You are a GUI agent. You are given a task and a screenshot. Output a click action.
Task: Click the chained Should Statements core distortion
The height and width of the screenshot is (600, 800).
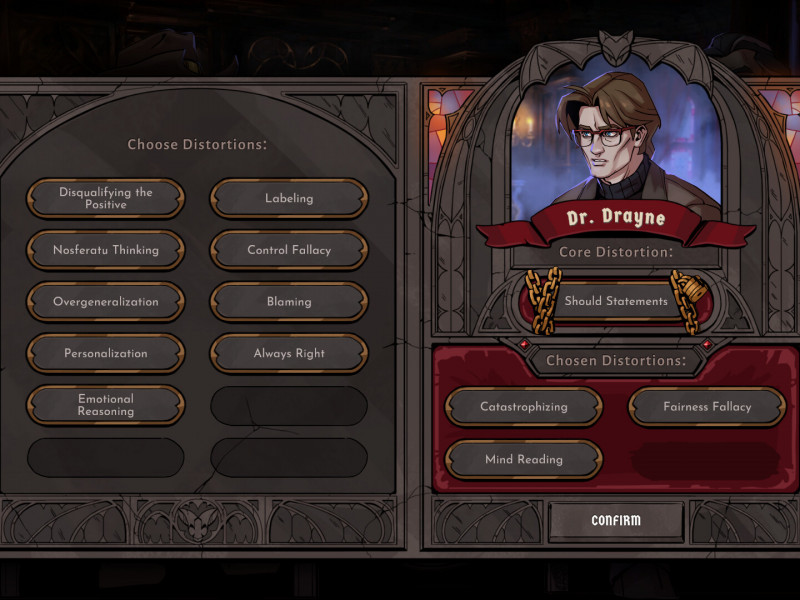(616, 301)
